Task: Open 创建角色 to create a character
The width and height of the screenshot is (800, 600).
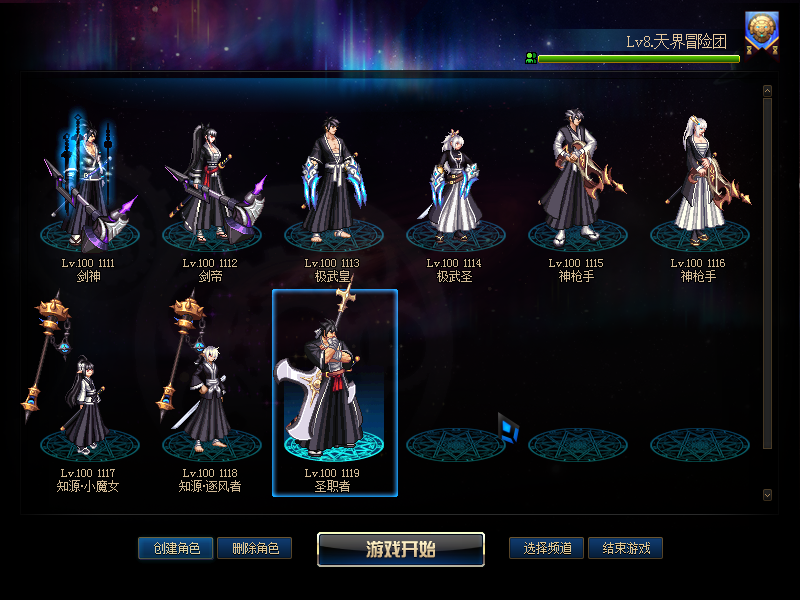Action: (176, 548)
